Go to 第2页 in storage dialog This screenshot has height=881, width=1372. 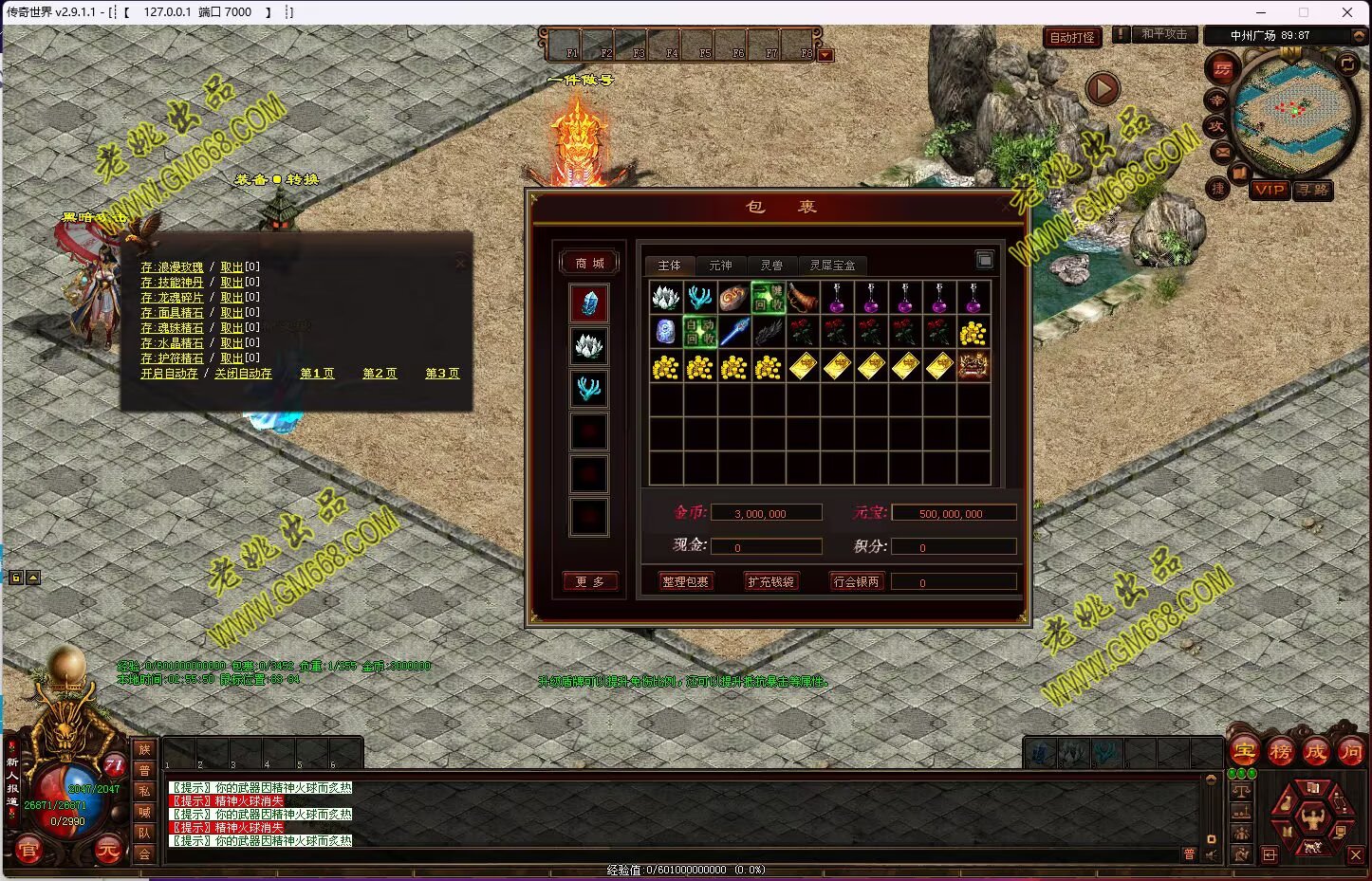pyautogui.click(x=380, y=374)
